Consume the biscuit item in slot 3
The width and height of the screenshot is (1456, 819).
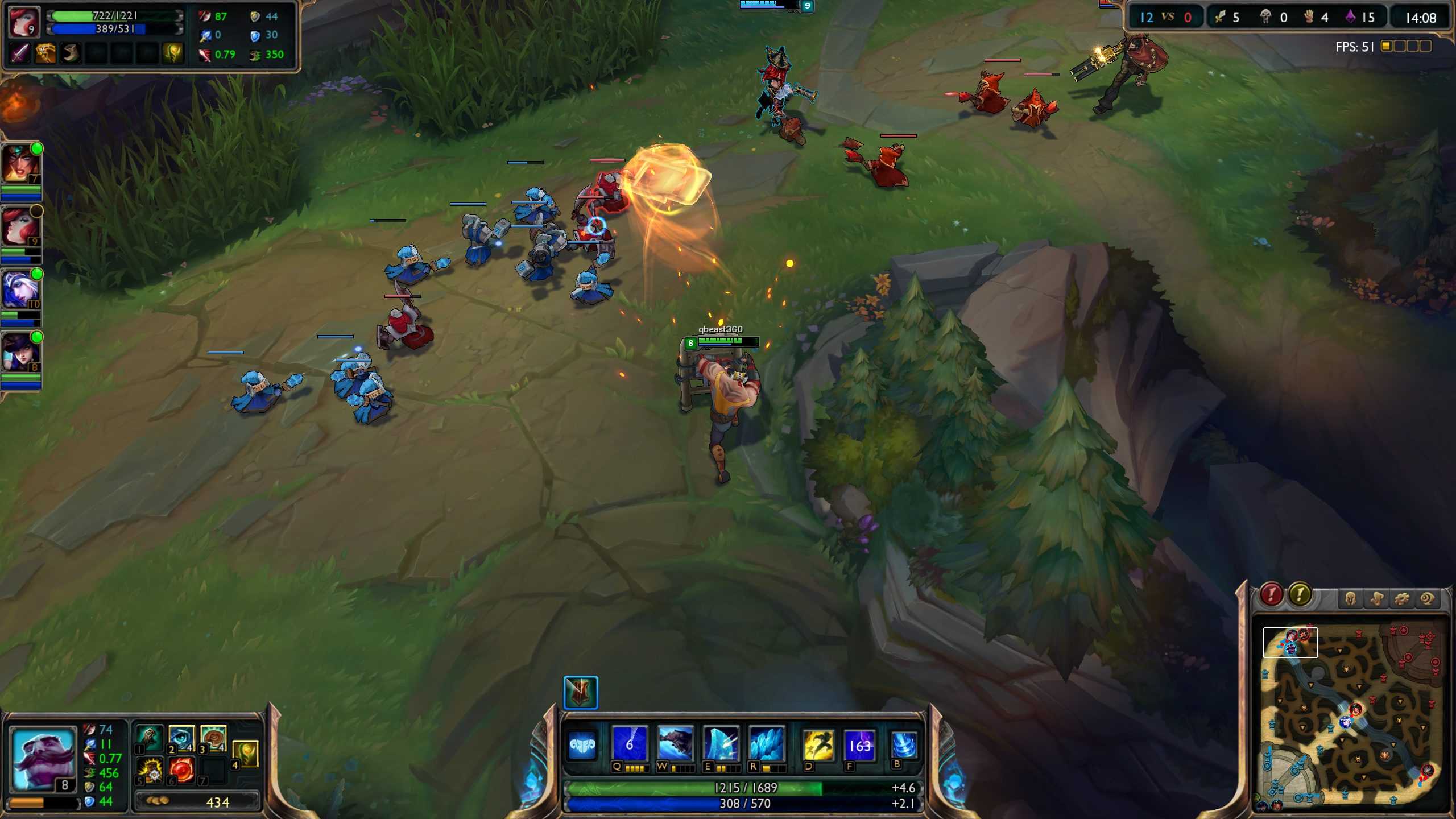(213, 738)
